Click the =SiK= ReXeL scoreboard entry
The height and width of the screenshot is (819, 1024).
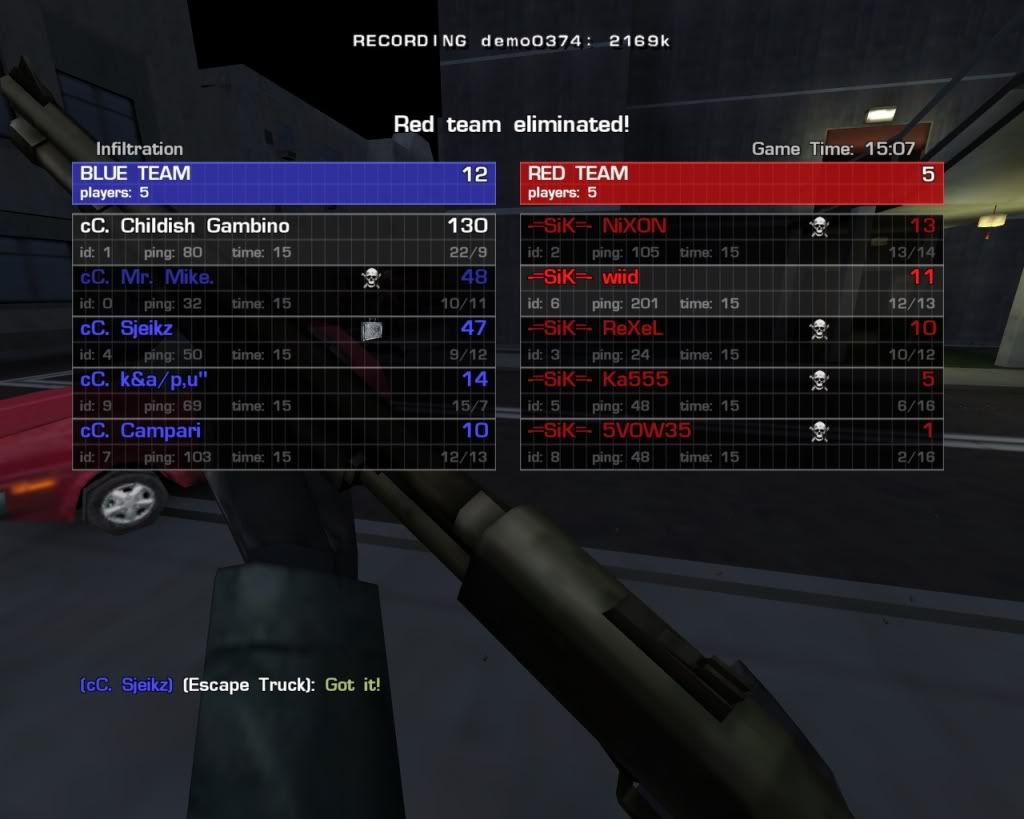point(731,341)
